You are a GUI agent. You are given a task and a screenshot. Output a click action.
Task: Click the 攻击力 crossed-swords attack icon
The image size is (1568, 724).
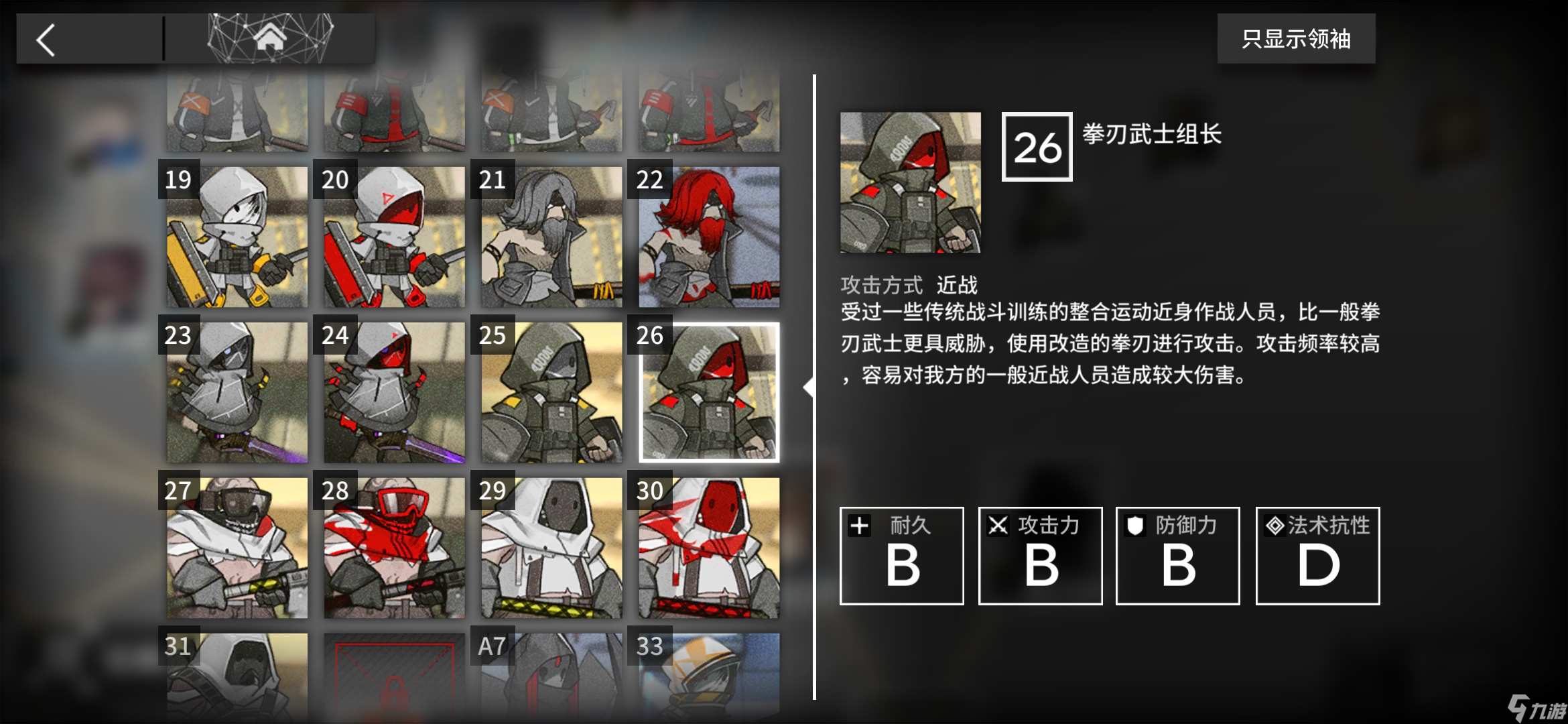(998, 526)
